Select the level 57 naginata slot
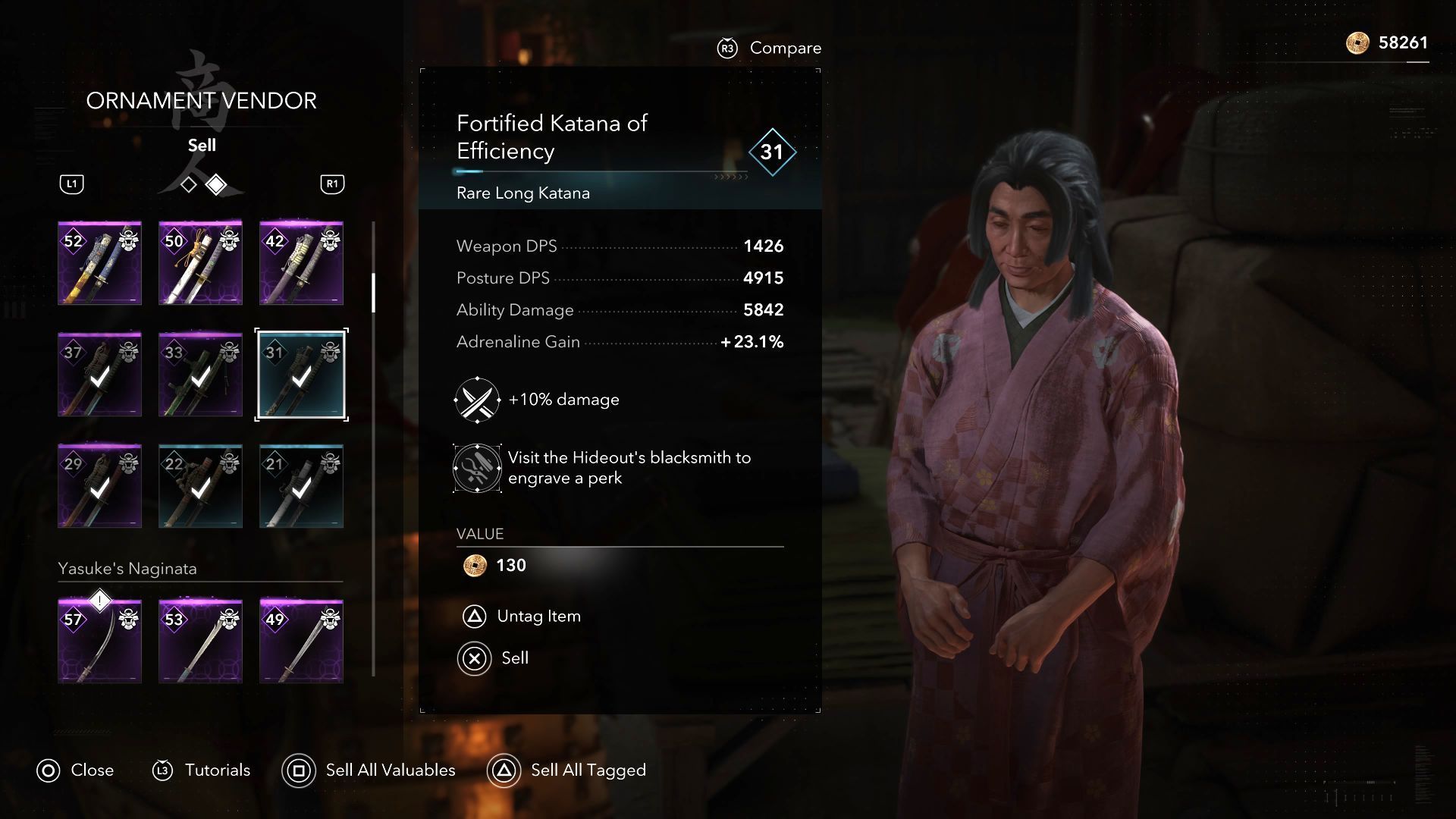The image size is (1456, 819). (99, 642)
